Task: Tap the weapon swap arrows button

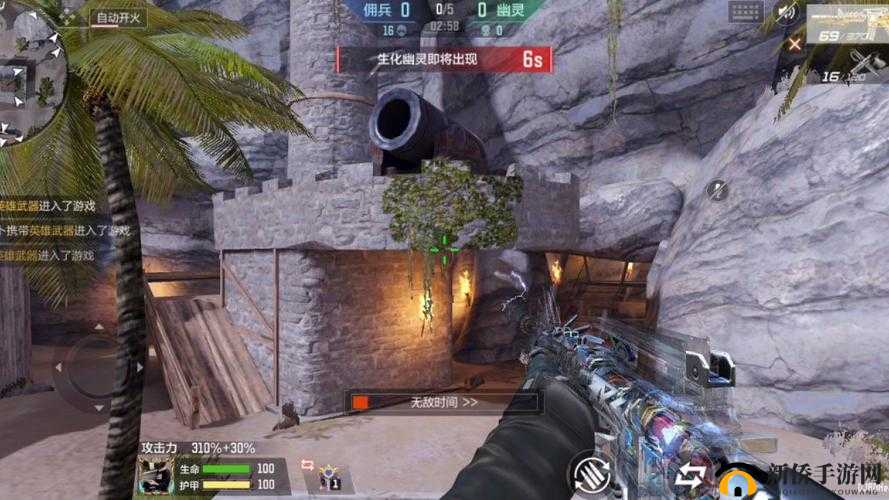Action: point(692,472)
